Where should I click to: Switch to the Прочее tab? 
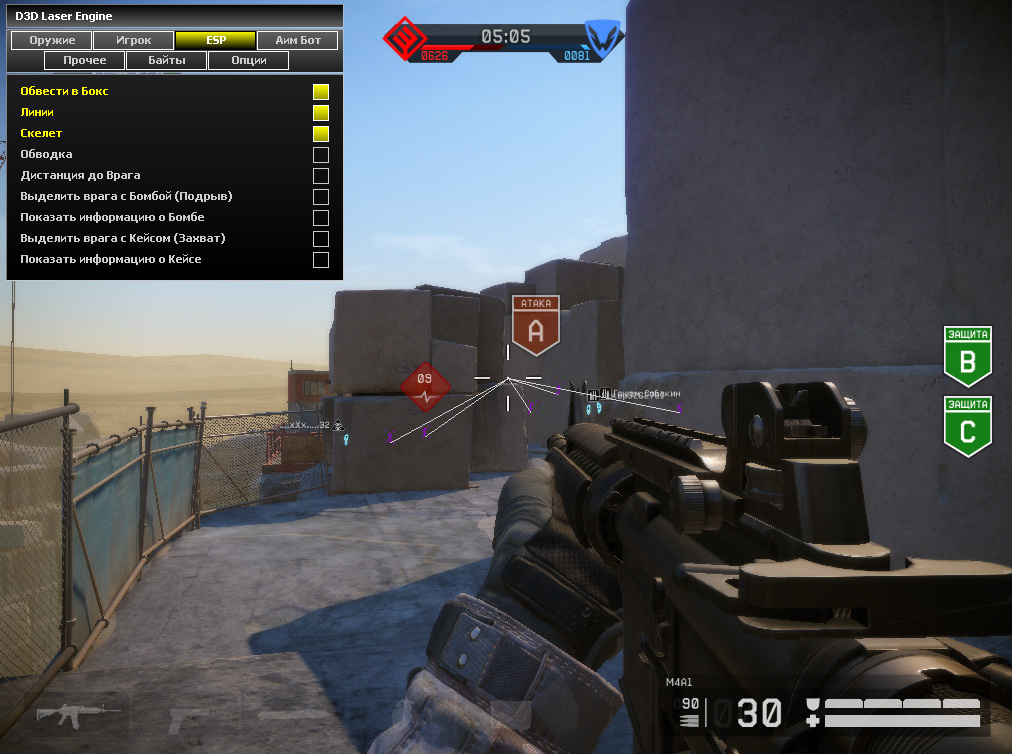84,61
